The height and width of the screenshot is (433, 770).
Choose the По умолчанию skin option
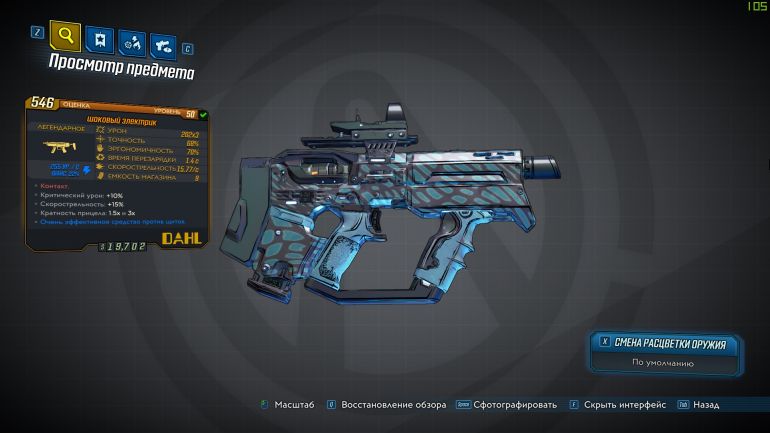663,364
